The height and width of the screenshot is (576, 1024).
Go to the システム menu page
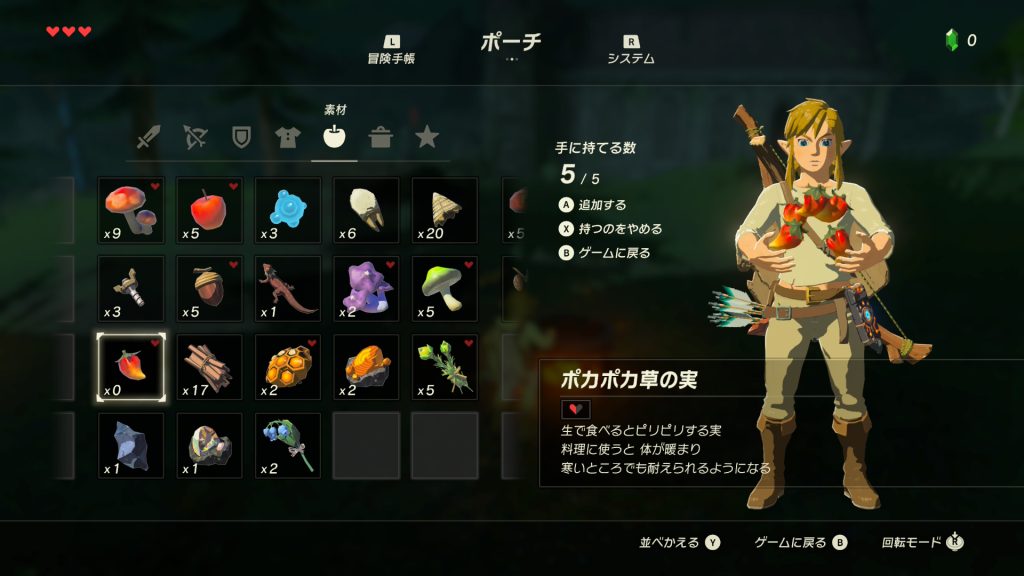coord(631,49)
